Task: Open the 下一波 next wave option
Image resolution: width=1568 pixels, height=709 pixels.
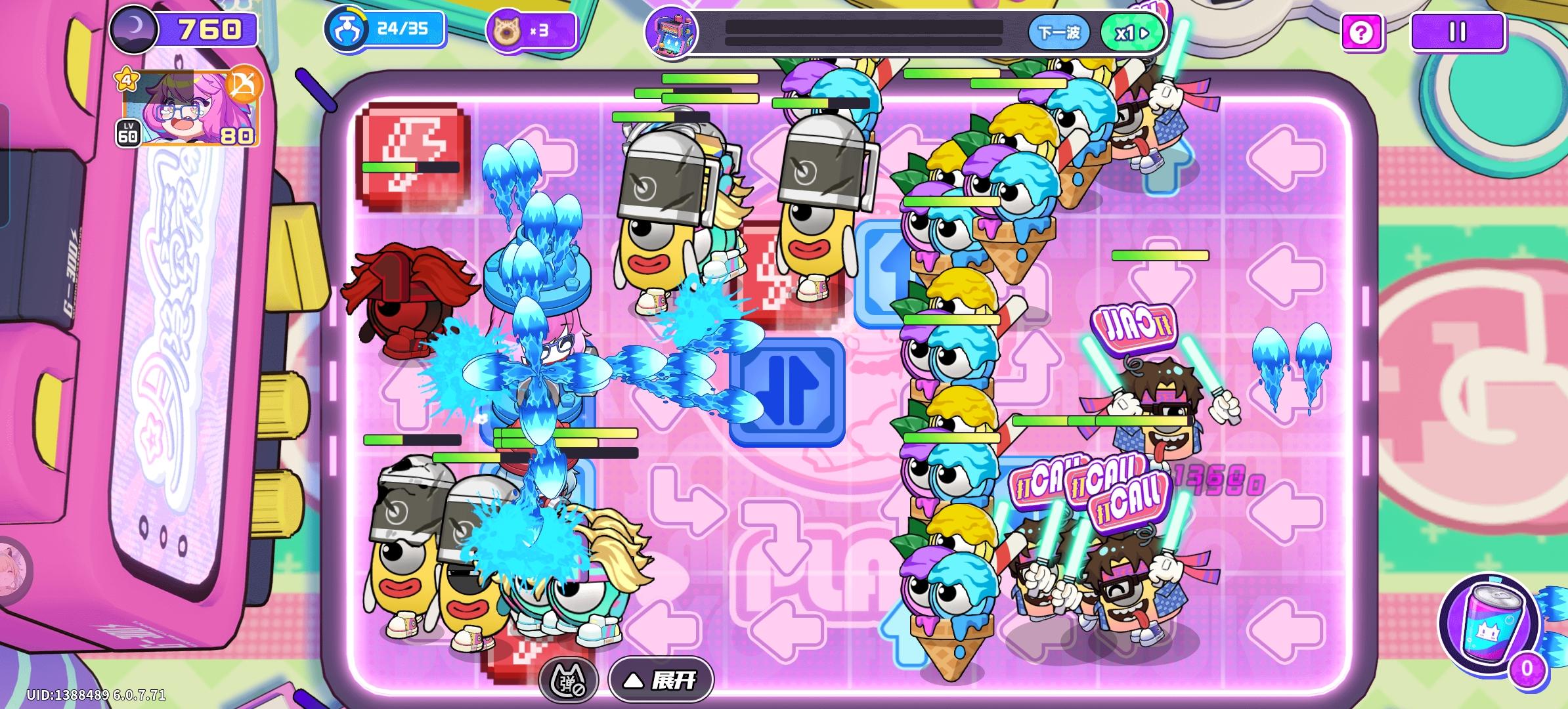Action: tap(1061, 30)
